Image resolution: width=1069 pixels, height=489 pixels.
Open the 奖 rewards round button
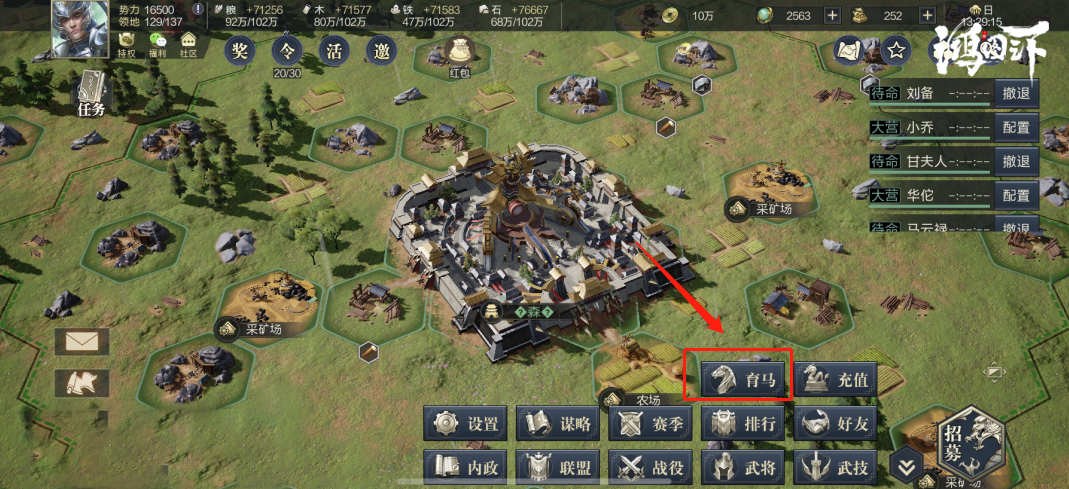[x=238, y=52]
